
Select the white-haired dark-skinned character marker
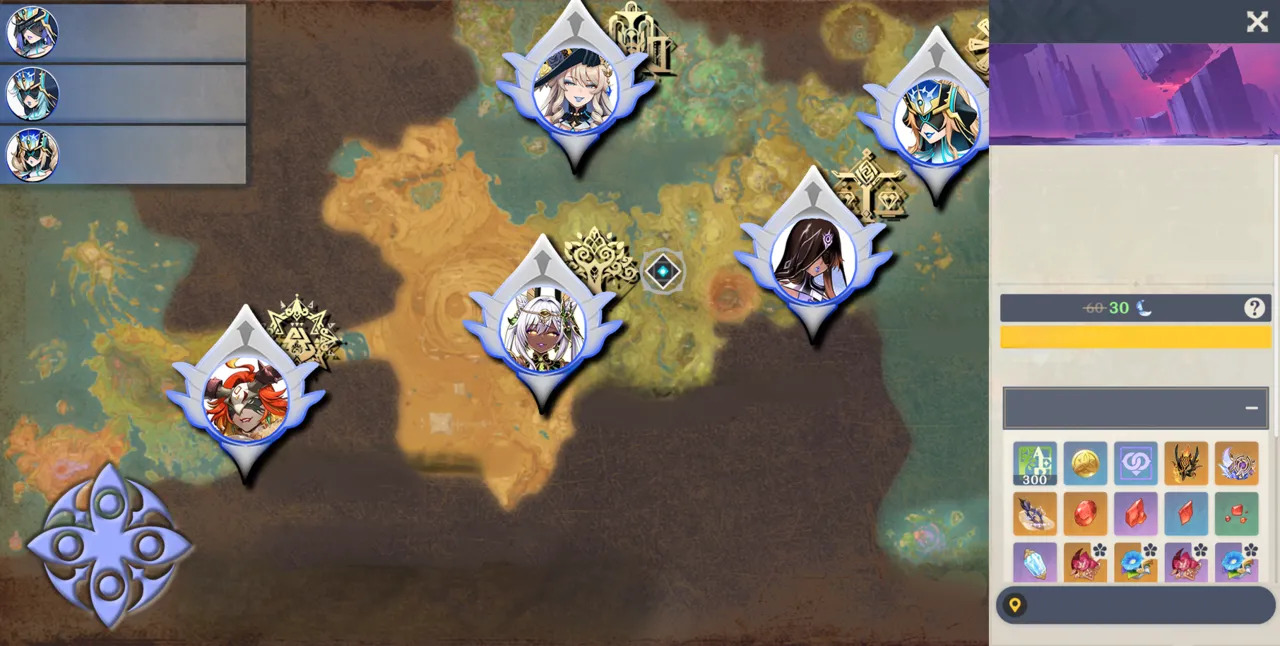point(543,326)
